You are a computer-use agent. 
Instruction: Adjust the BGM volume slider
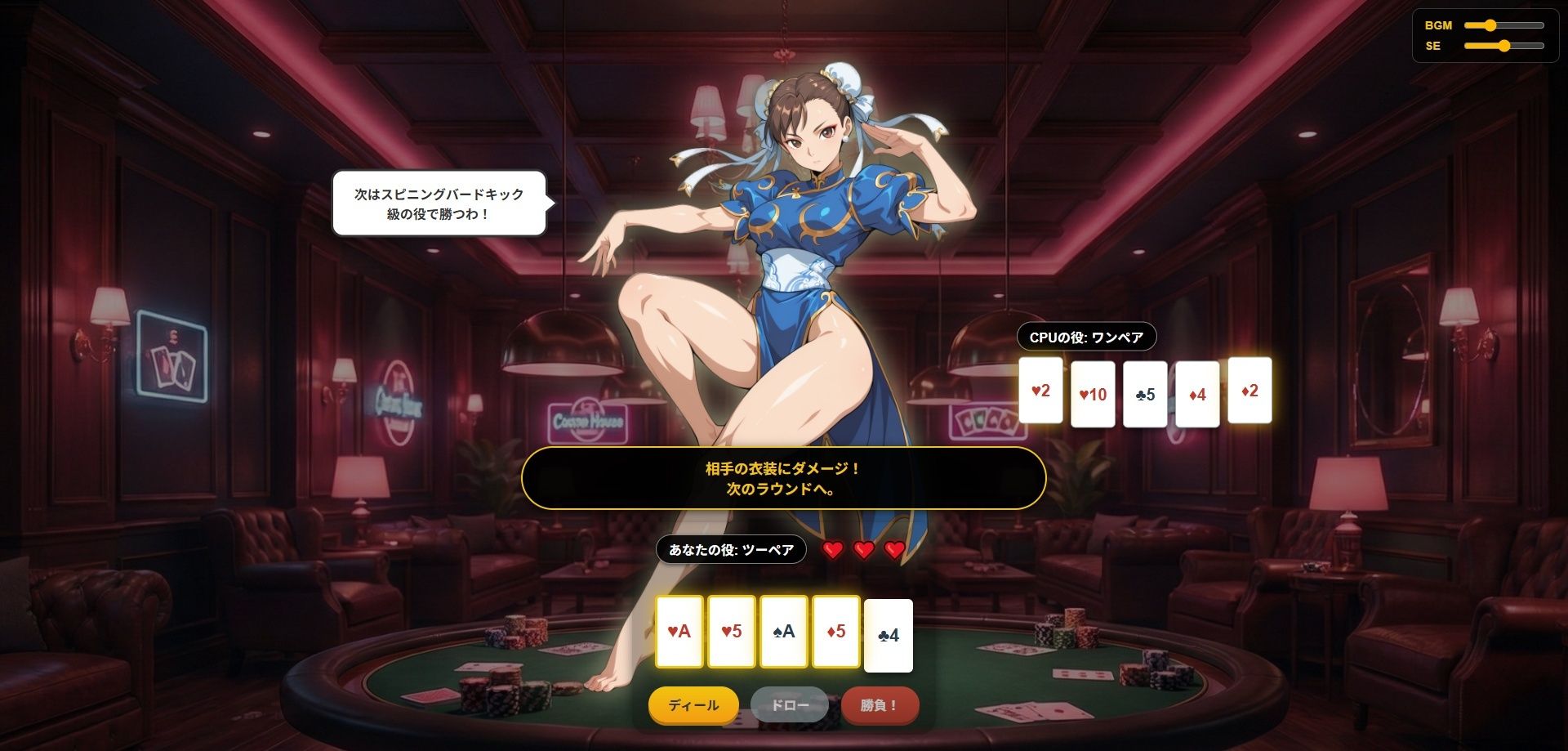pos(1501,25)
